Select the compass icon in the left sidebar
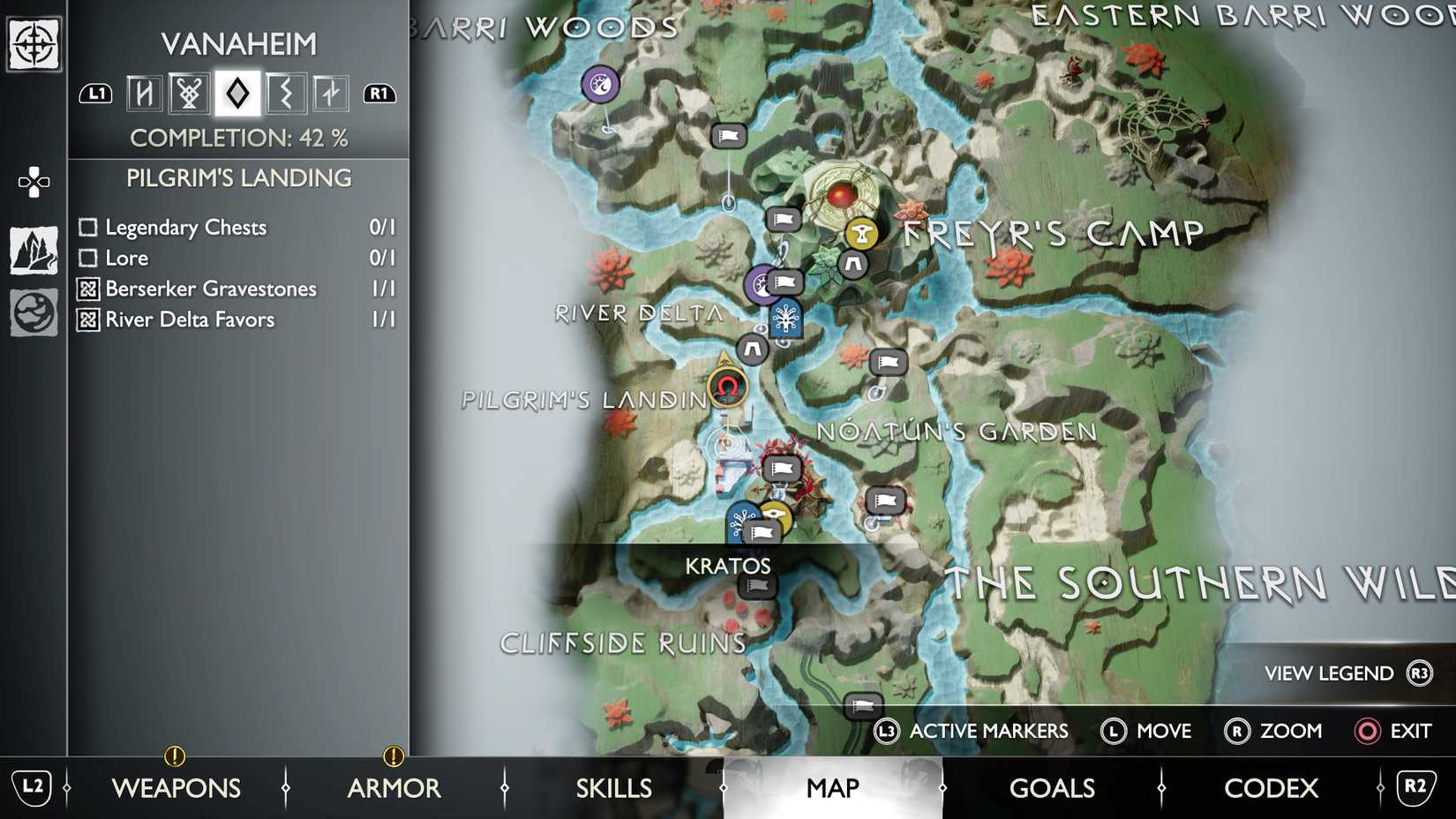 click(x=33, y=42)
